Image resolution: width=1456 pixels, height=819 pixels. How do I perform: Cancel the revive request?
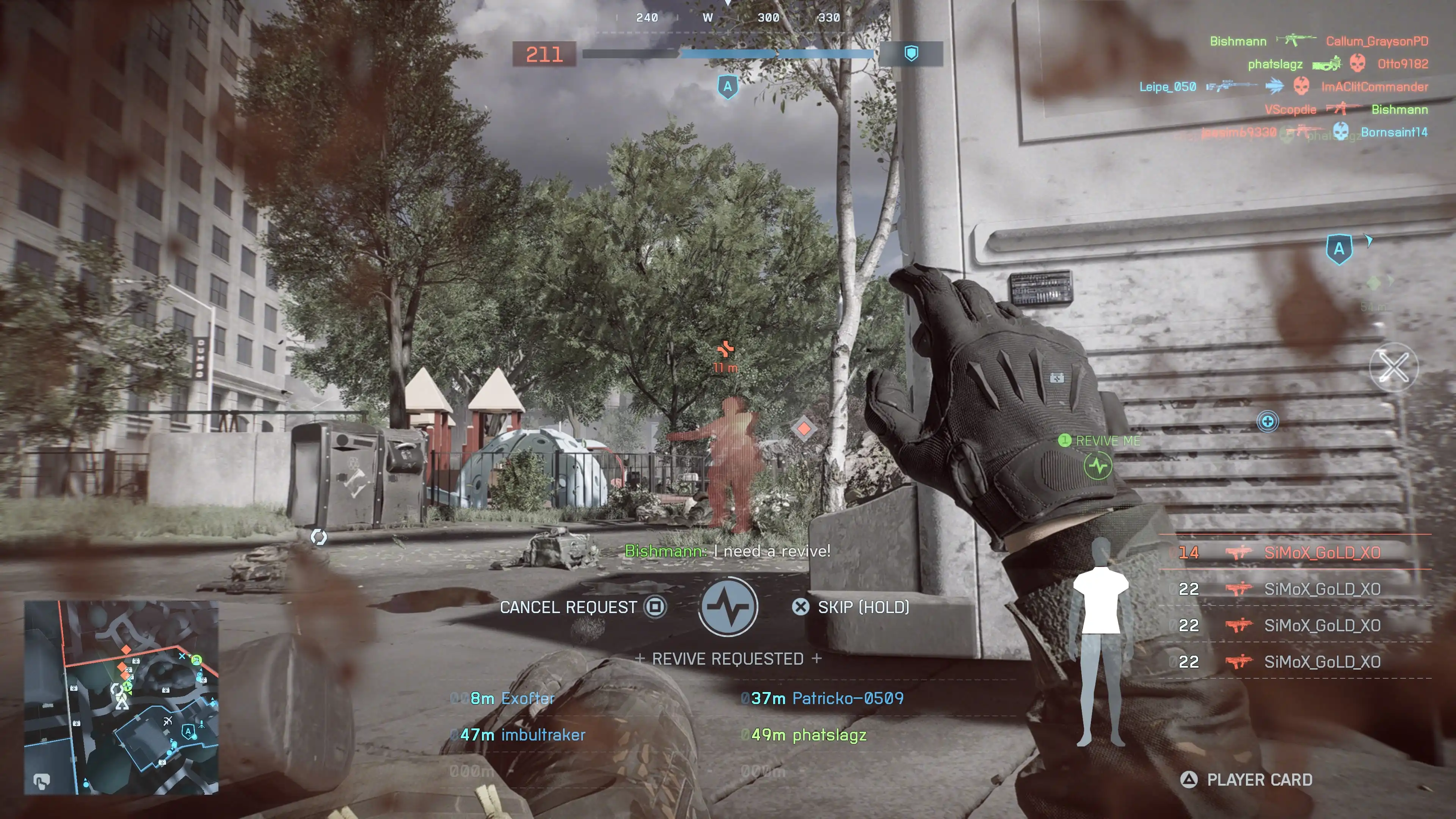click(x=582, y=607)
